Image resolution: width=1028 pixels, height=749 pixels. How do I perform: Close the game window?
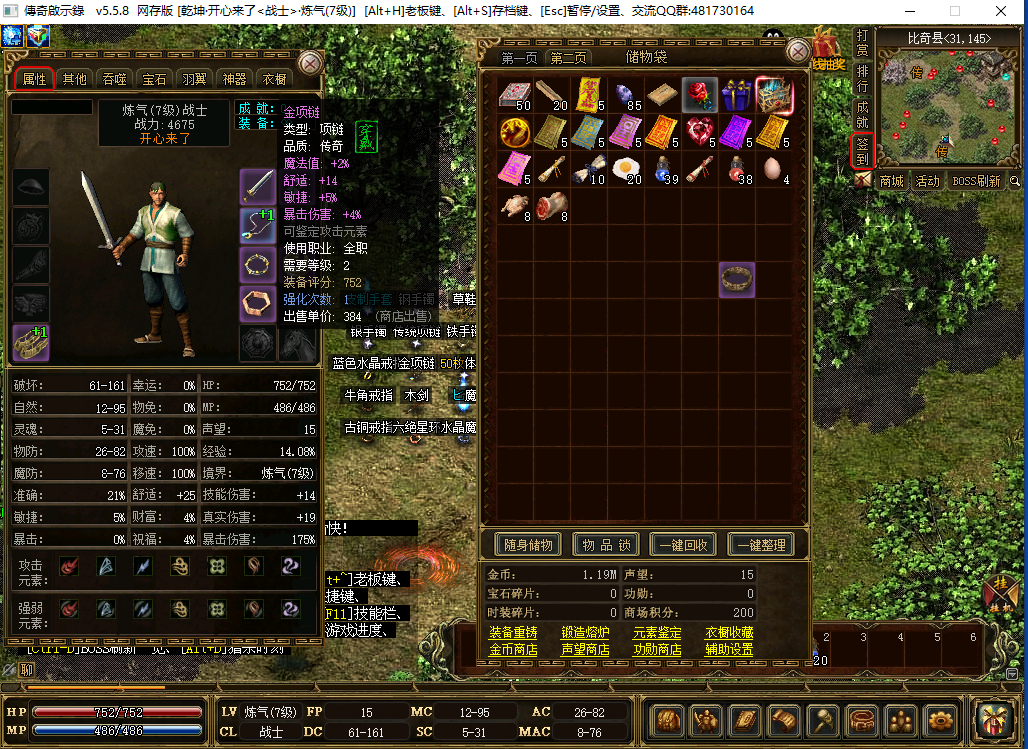(1003, 11)
